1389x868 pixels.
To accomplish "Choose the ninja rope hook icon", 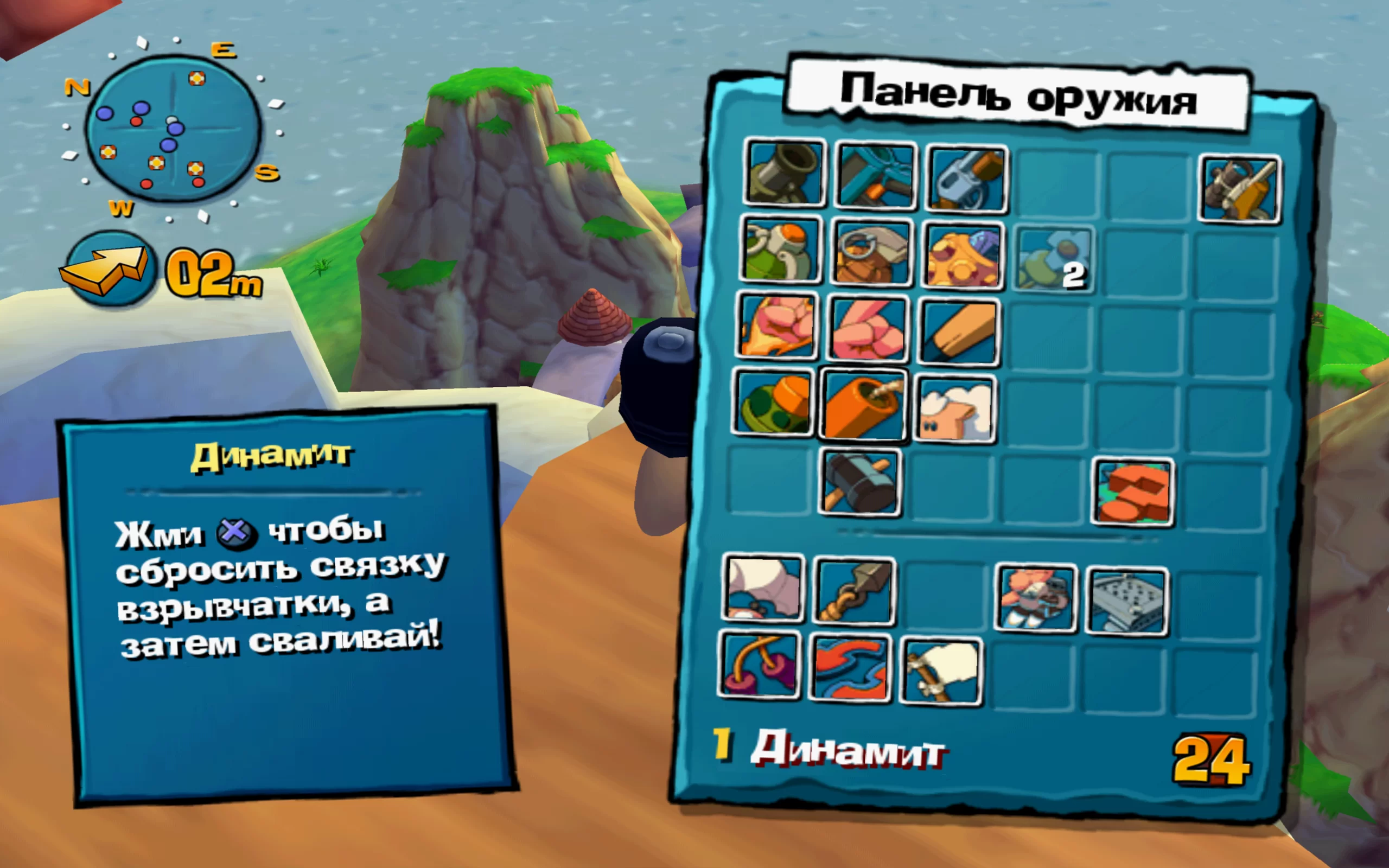I will point(855,591).
